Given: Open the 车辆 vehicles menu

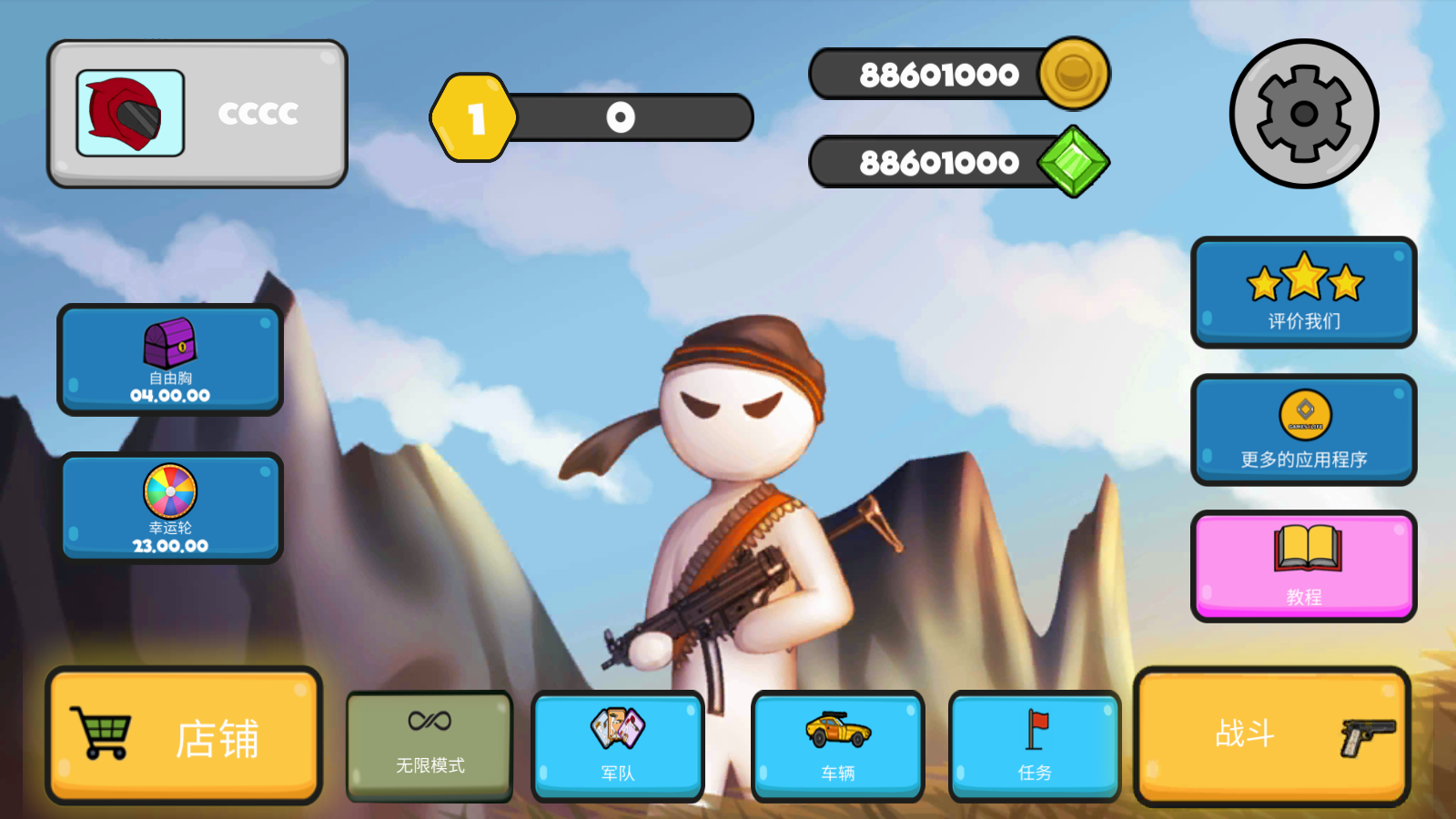Looking at the screenshot, I should [837, 746].
